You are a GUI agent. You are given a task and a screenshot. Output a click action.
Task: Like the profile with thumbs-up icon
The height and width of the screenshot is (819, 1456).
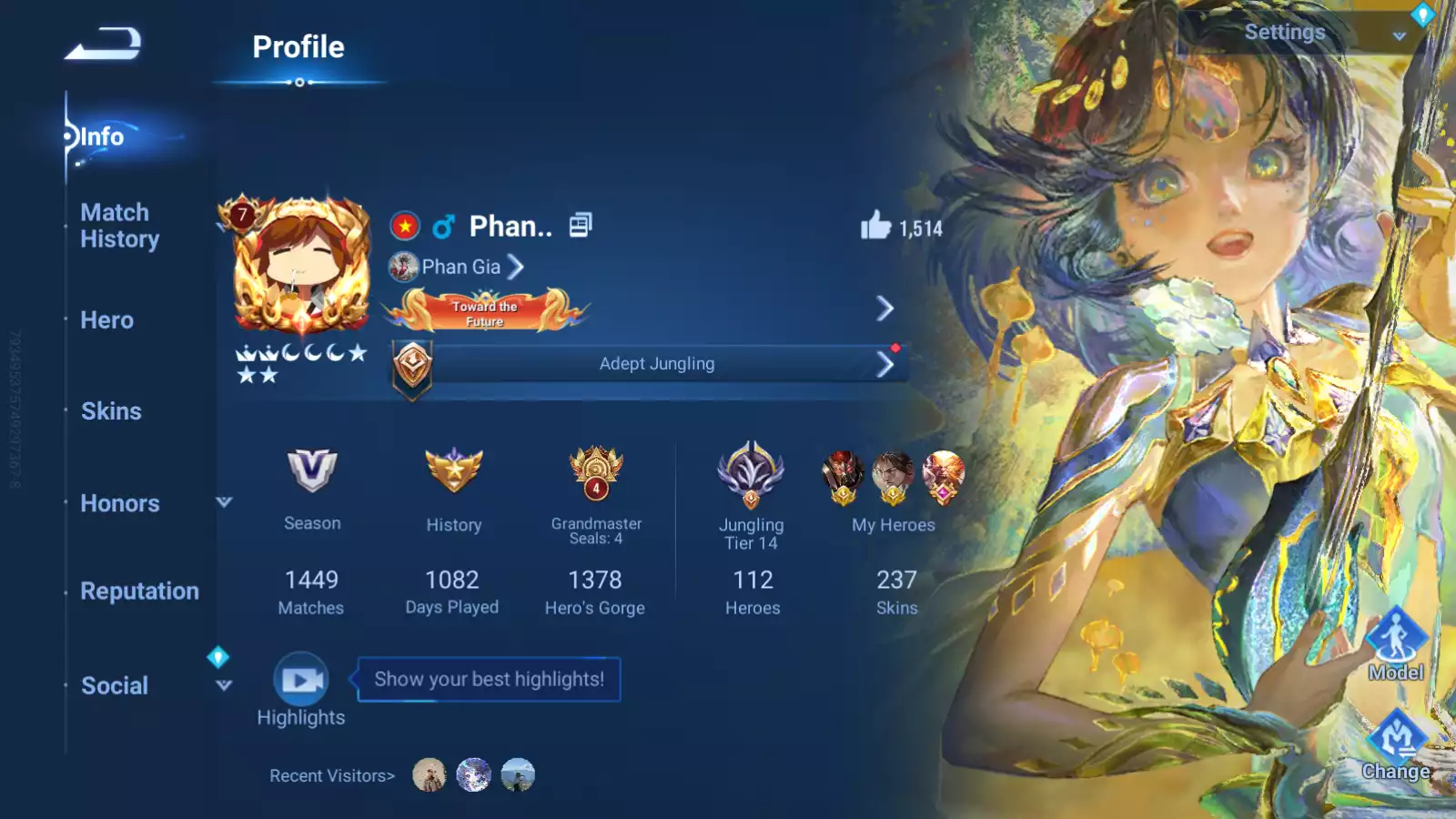(875, 226)
